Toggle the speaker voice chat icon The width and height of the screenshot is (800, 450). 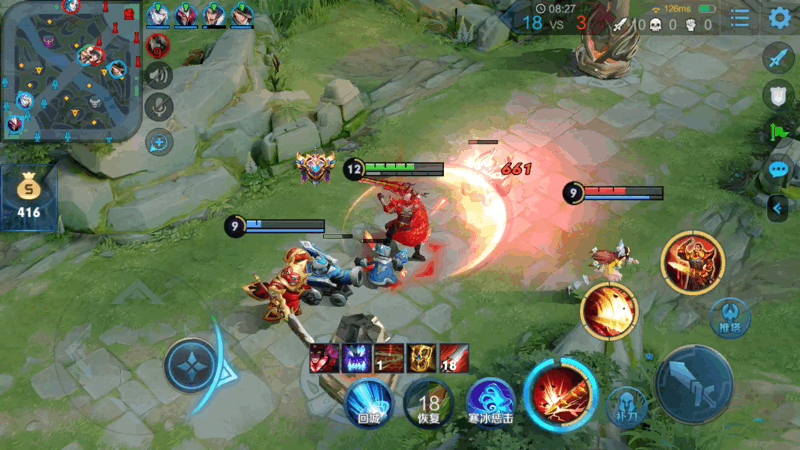(x=159, y=75)
